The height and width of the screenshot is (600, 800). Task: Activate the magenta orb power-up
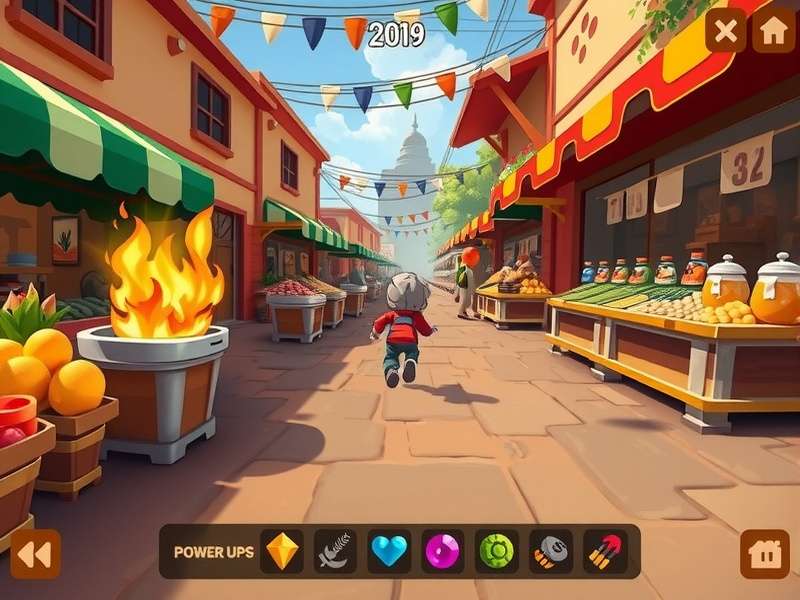[442, 551]
